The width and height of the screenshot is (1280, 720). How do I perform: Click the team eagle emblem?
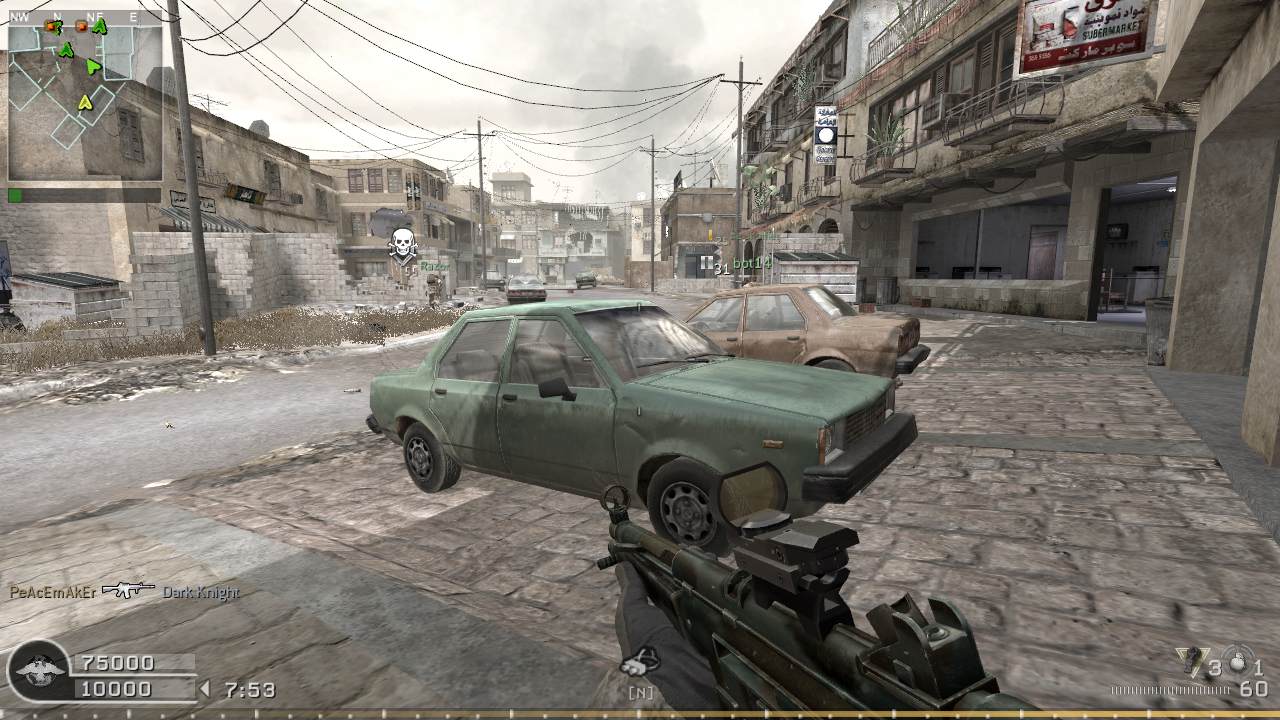[x=40, y=671]
